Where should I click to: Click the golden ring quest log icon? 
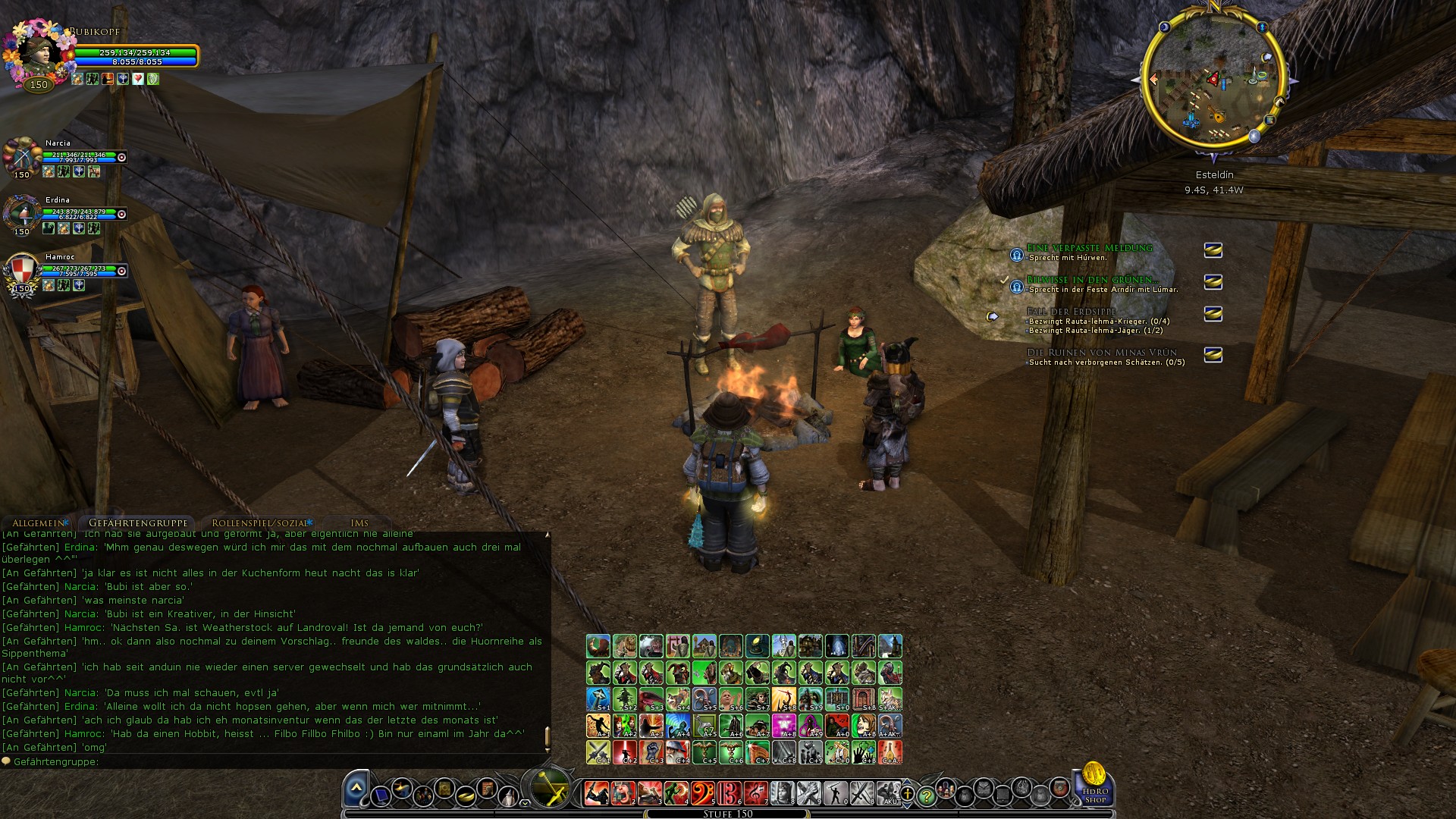(x=465, y=794)
